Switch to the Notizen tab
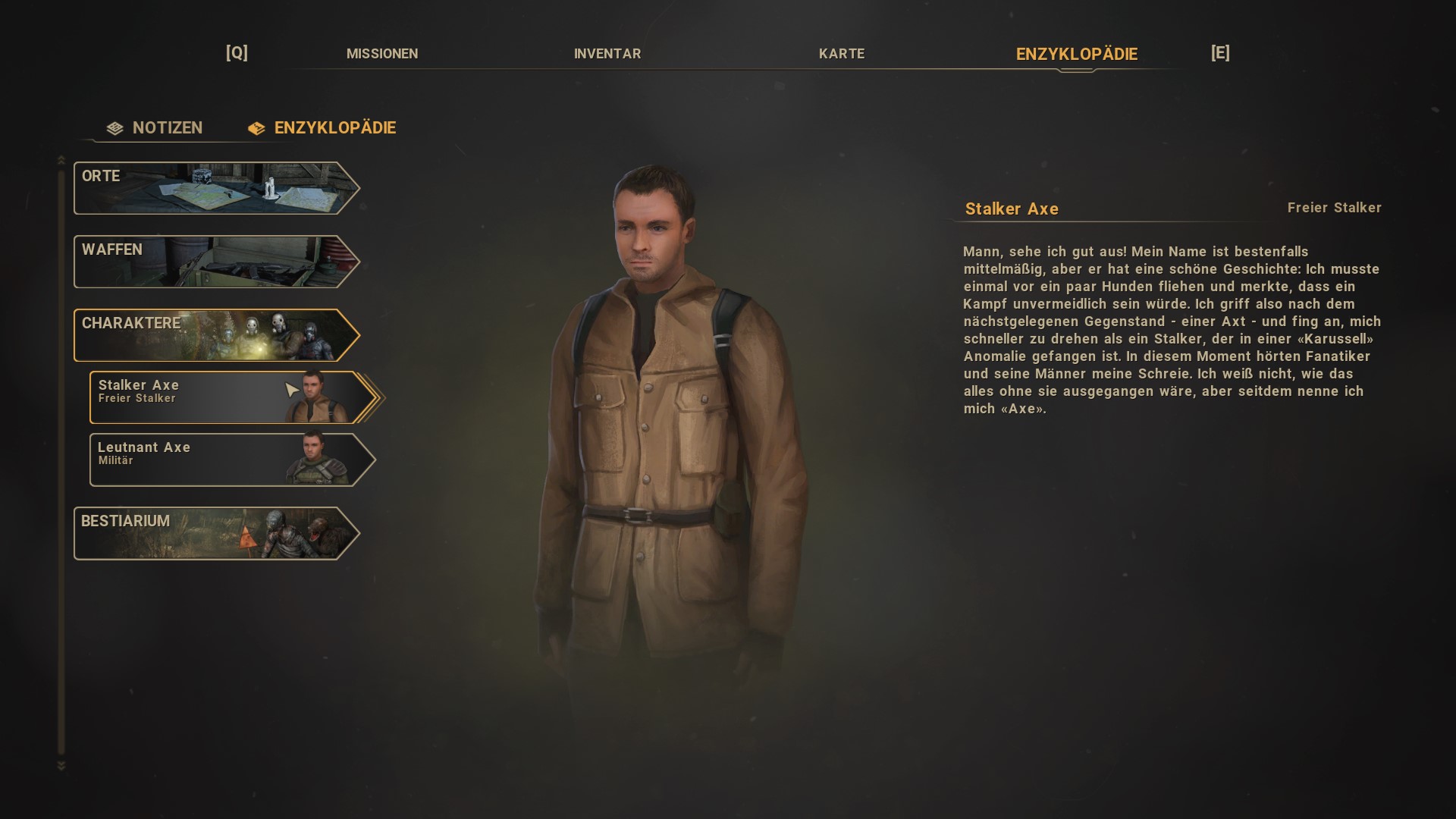1456x819 pixels. (166, 128)
